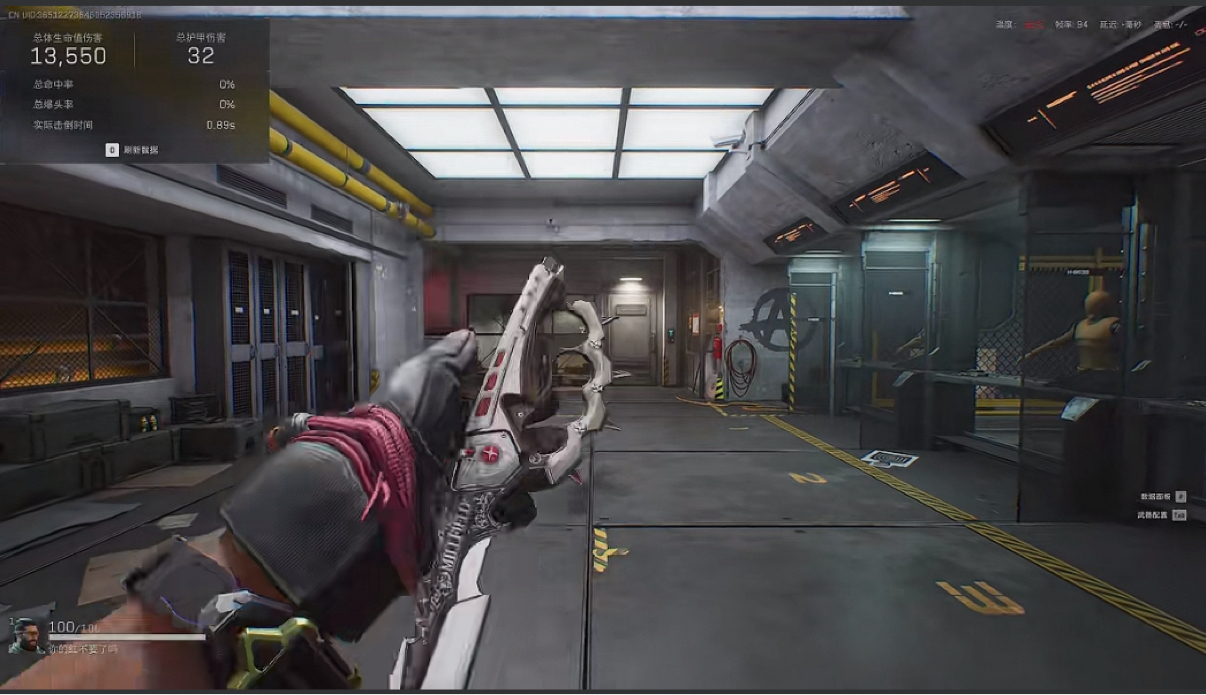Viewport: 1206px width, 695px height.
Task: Open the 武器配置 weapon loadout option
Action: pyautogui.click(x=1154, y=515)
